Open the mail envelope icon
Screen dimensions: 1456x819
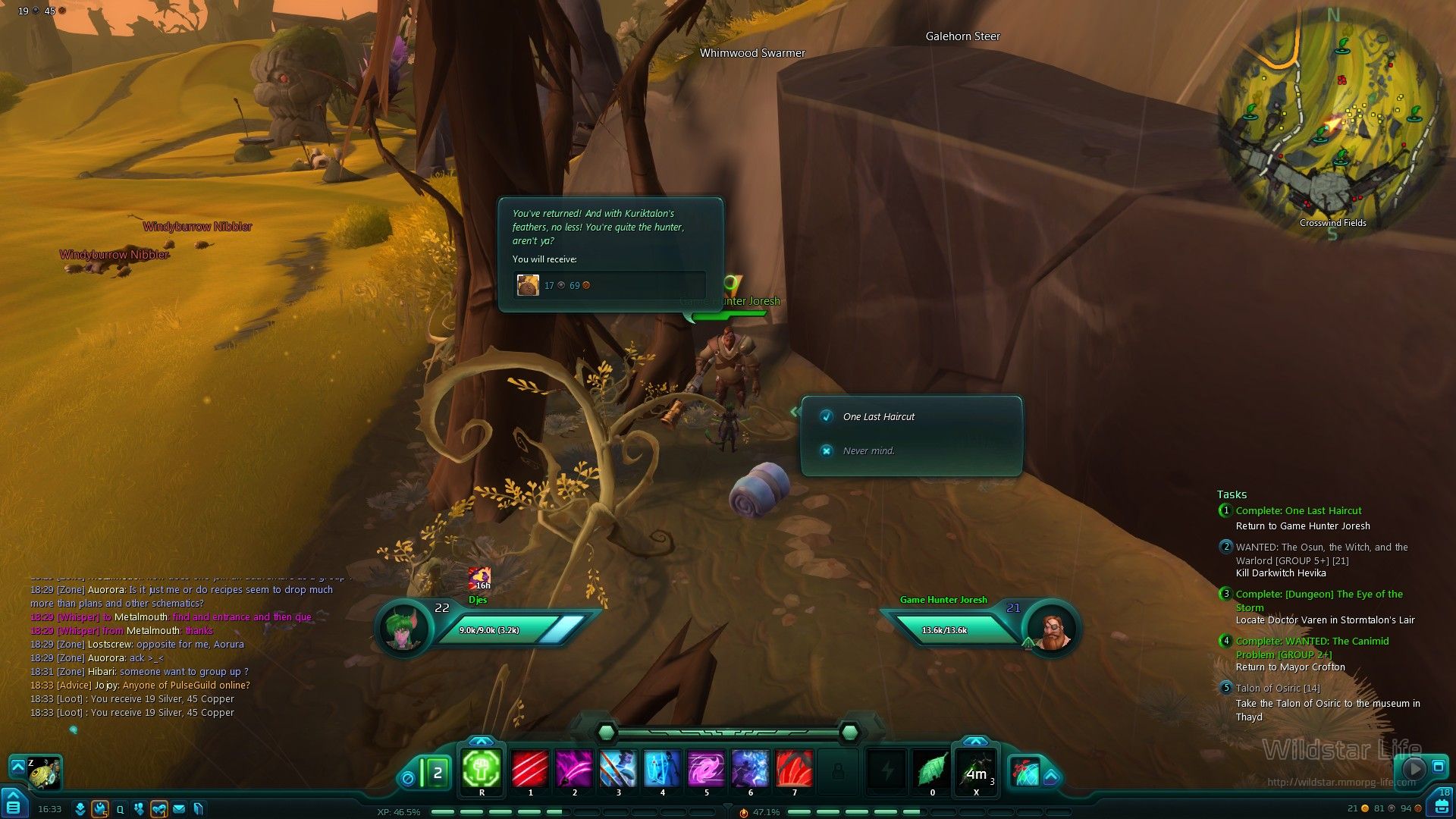(179, 809)
